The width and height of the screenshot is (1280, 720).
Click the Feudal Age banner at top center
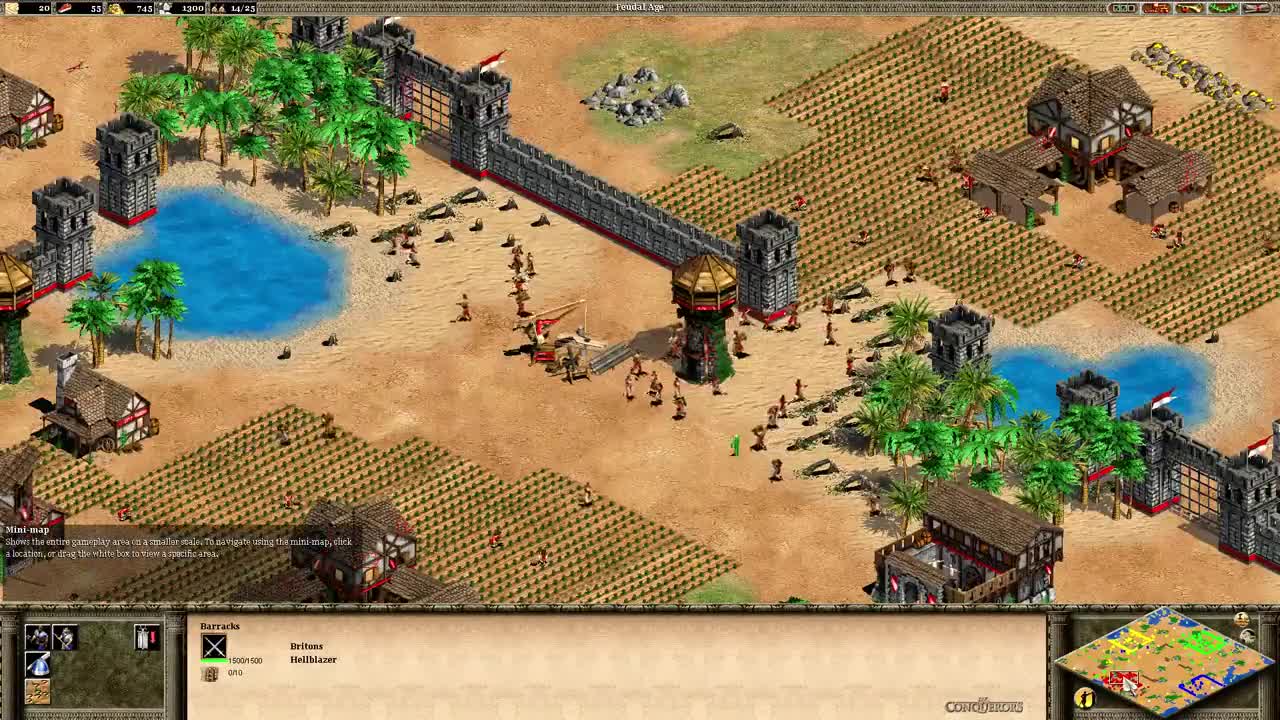click(x=640, y=6)
